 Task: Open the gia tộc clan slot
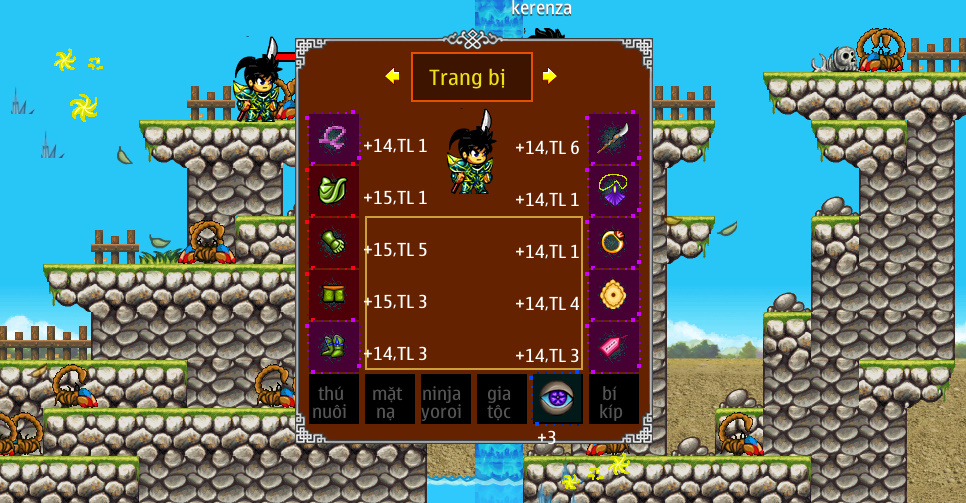point(501,400)
